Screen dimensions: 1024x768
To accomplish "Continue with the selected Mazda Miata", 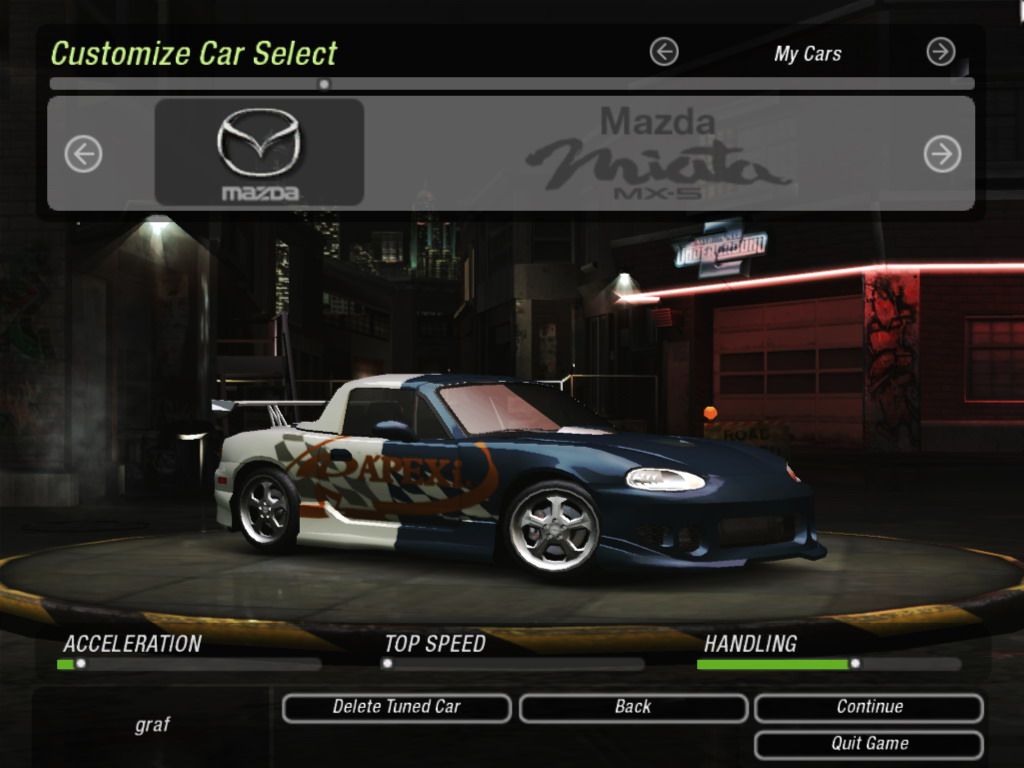I will coord(868,708).
